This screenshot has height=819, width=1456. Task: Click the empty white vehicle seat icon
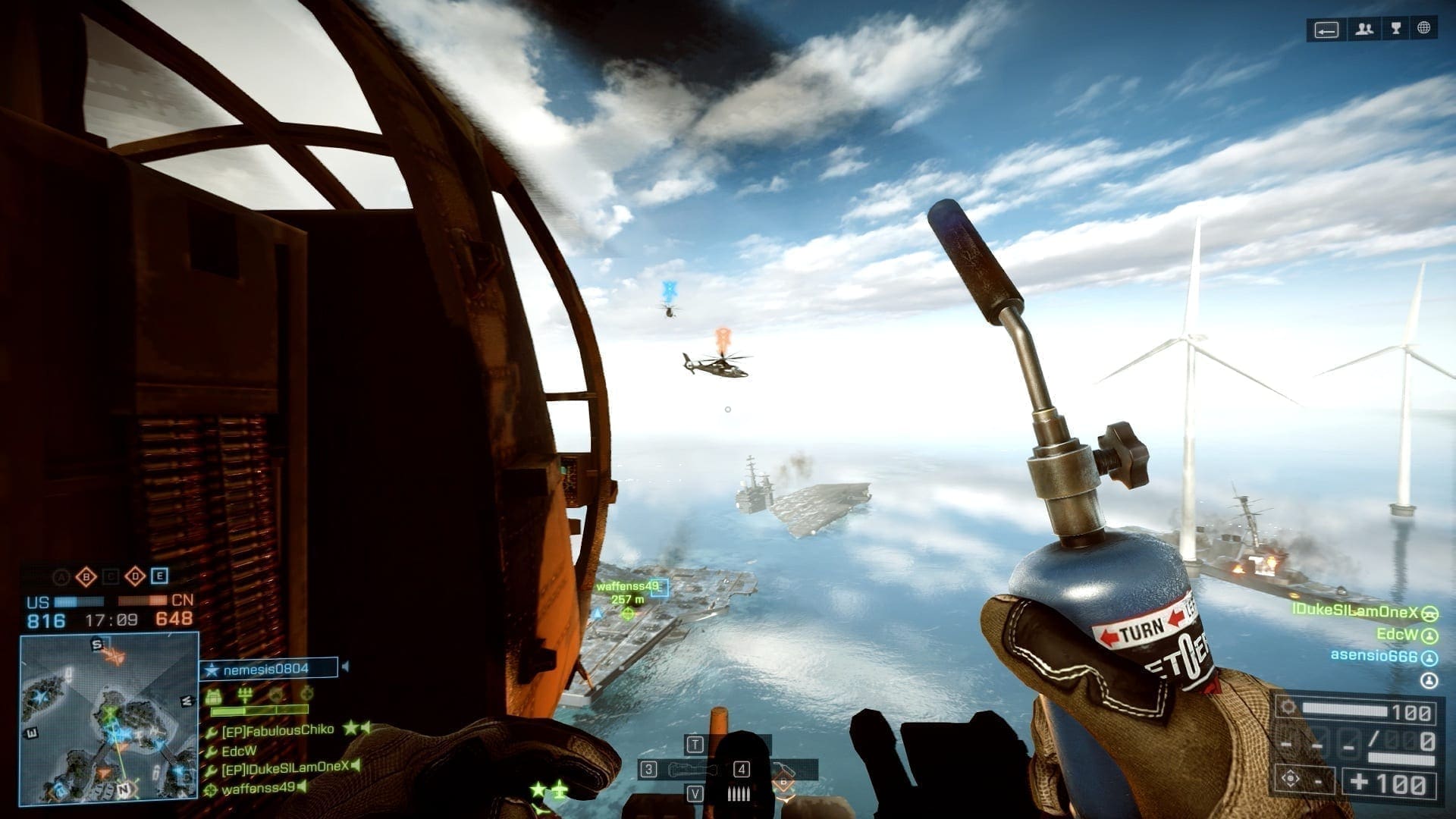(1429, 680)
